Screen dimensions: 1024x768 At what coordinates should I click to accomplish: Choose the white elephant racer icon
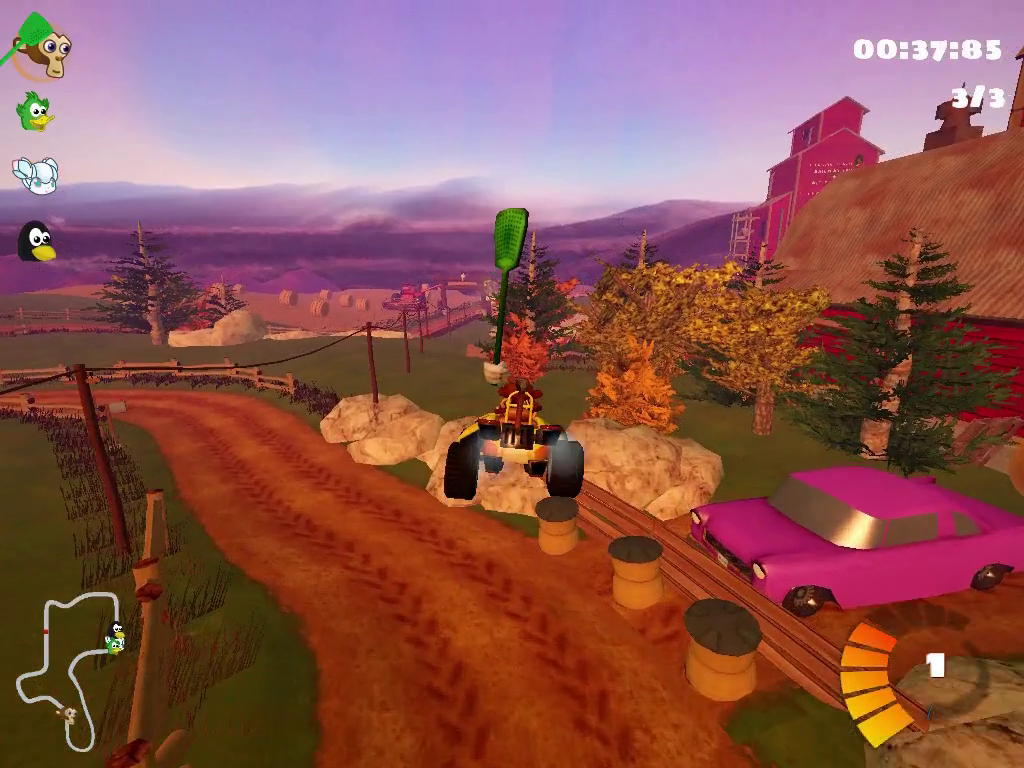click(x=35, y=176)
